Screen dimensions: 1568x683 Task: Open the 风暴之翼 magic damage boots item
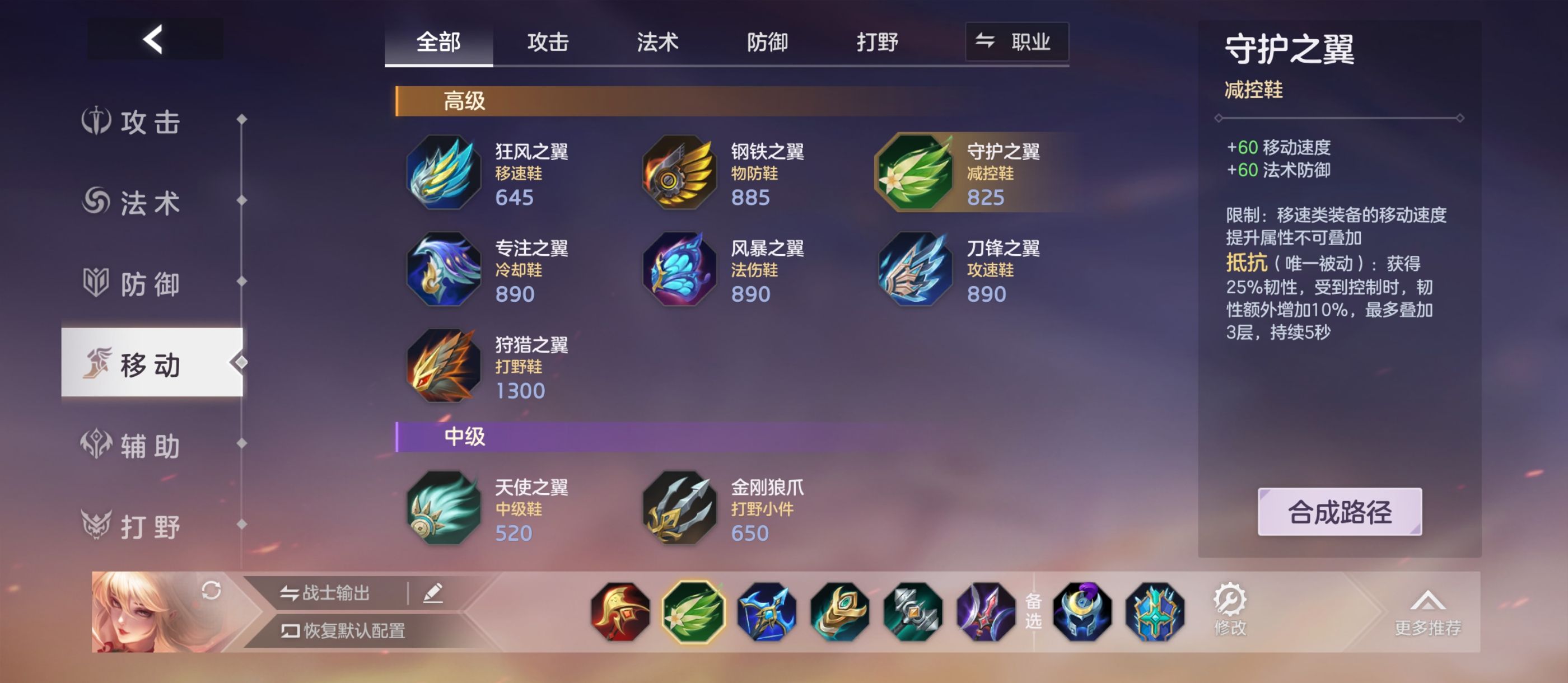(x=678, y=270)
